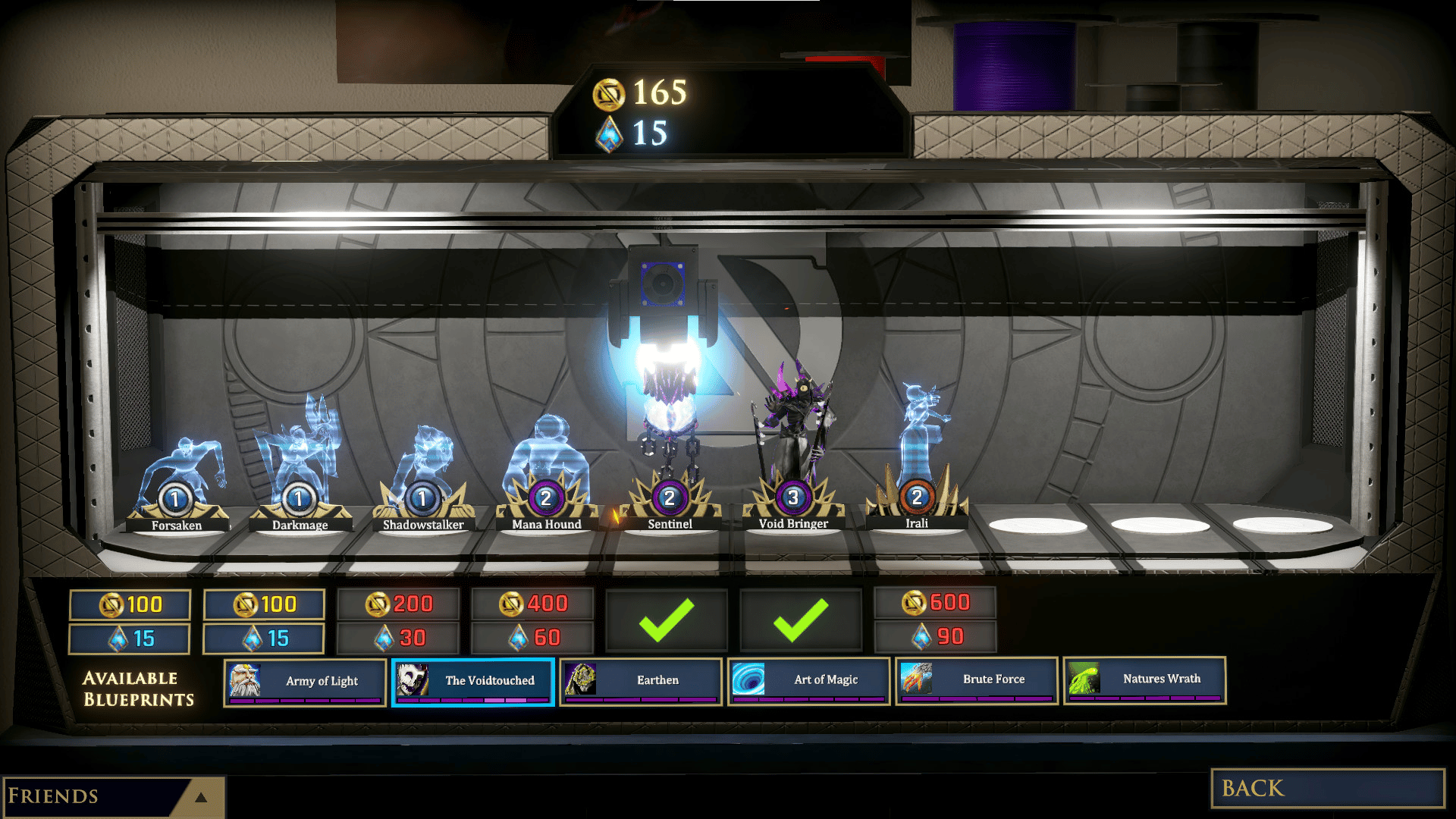This screenshot has height=819, width=1456.
Task: Click the green checkmark under Sentinel
Action: click(x=667, y=620)
